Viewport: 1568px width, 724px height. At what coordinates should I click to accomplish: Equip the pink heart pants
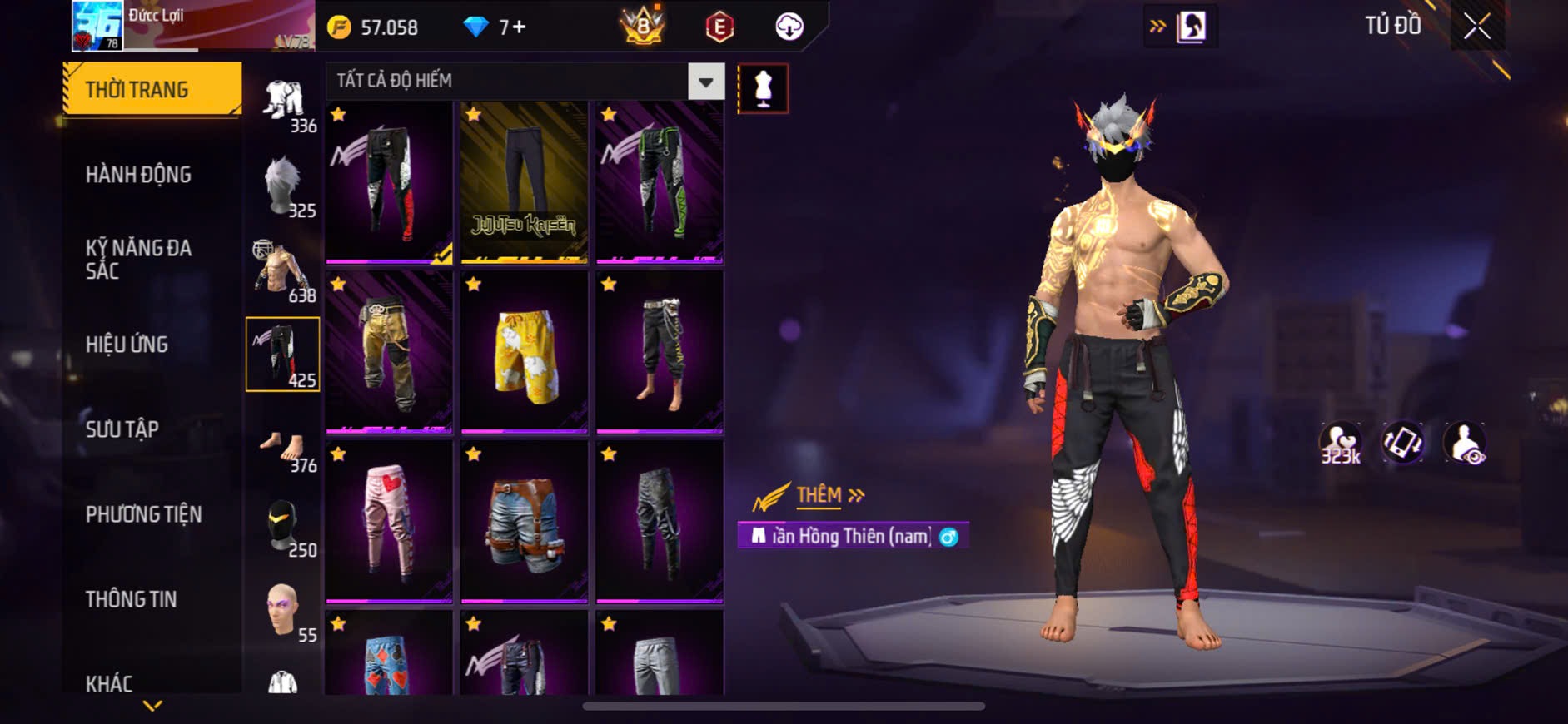(x=389, y=522)
